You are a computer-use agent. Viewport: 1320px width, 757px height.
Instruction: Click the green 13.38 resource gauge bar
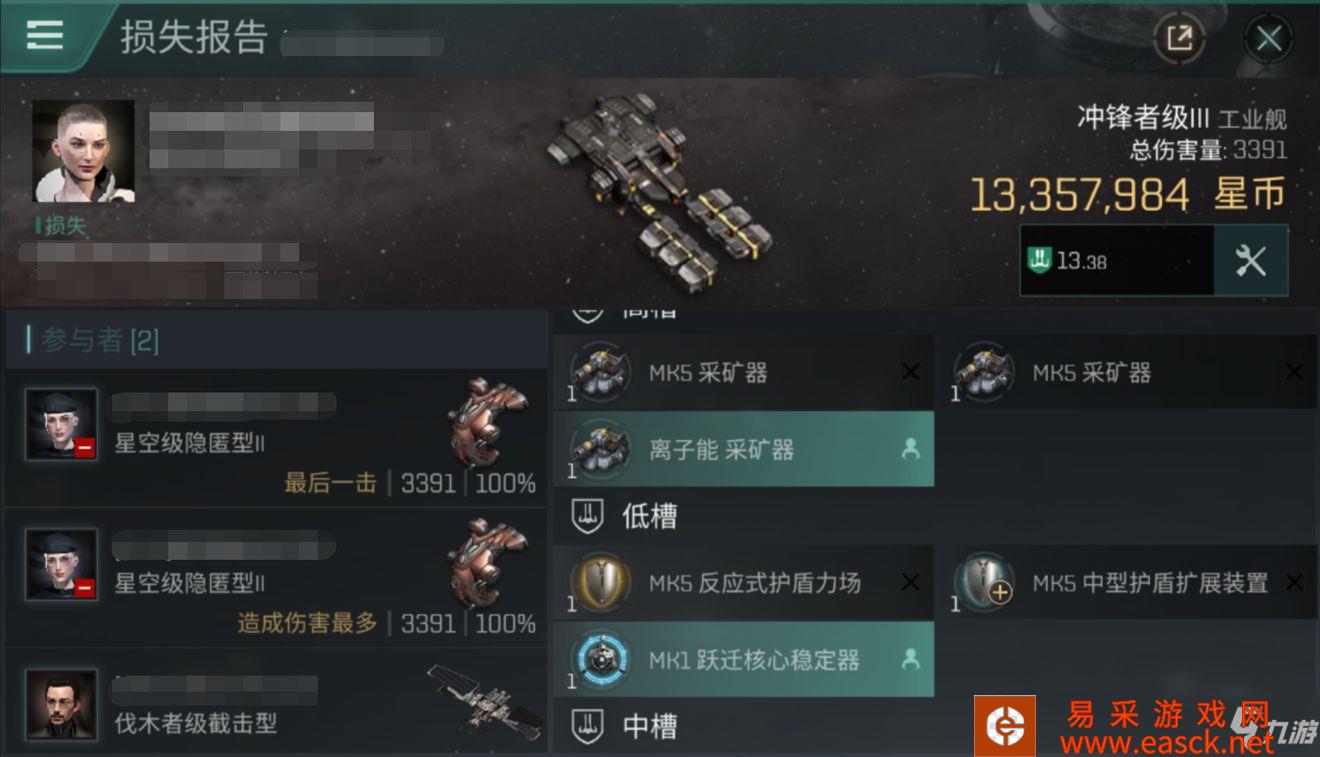(x=1115, y=260)
